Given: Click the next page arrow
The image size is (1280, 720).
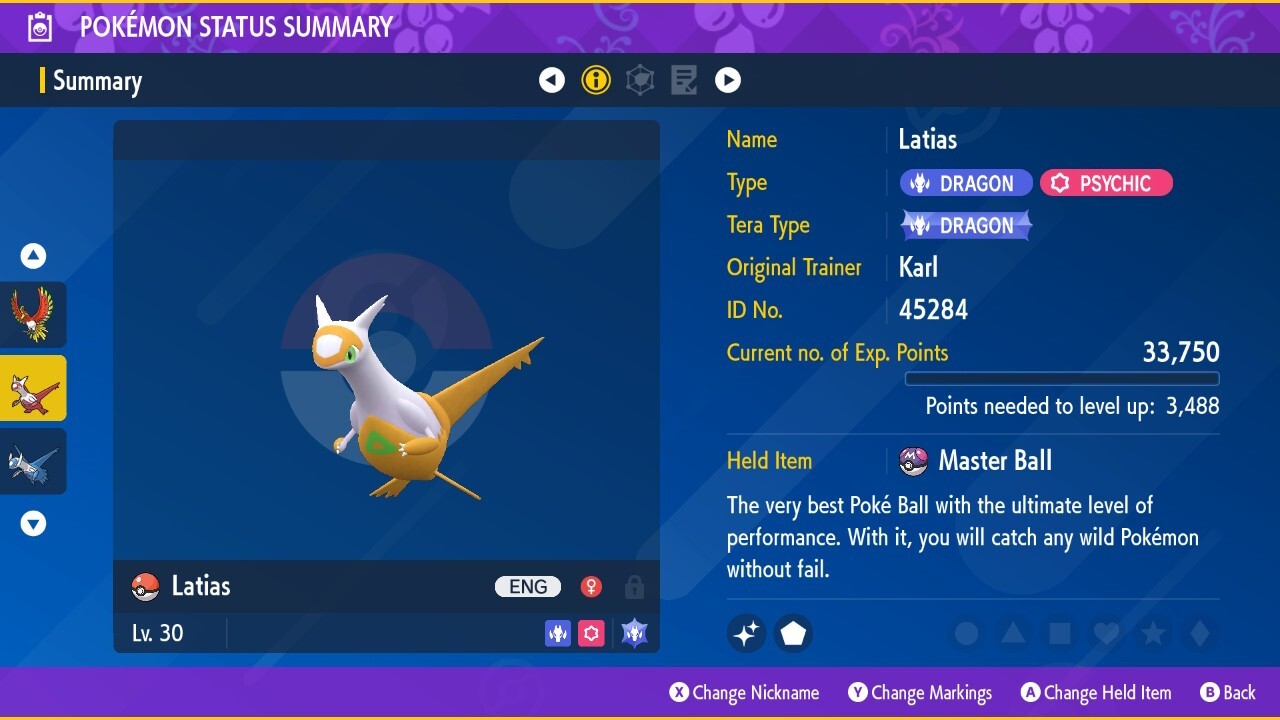Looking at the screenshot, I should coord(728,80).
